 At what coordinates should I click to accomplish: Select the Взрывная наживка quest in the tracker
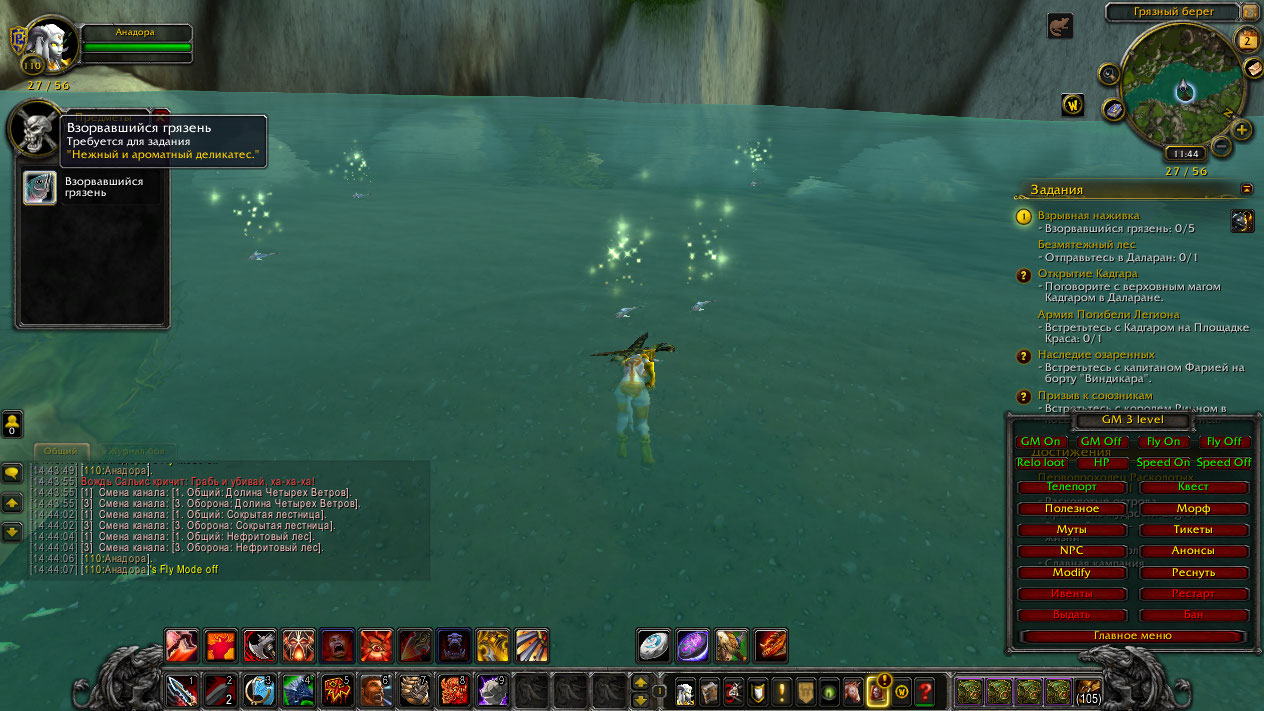pyautogui.click(x=1088, y=215)
